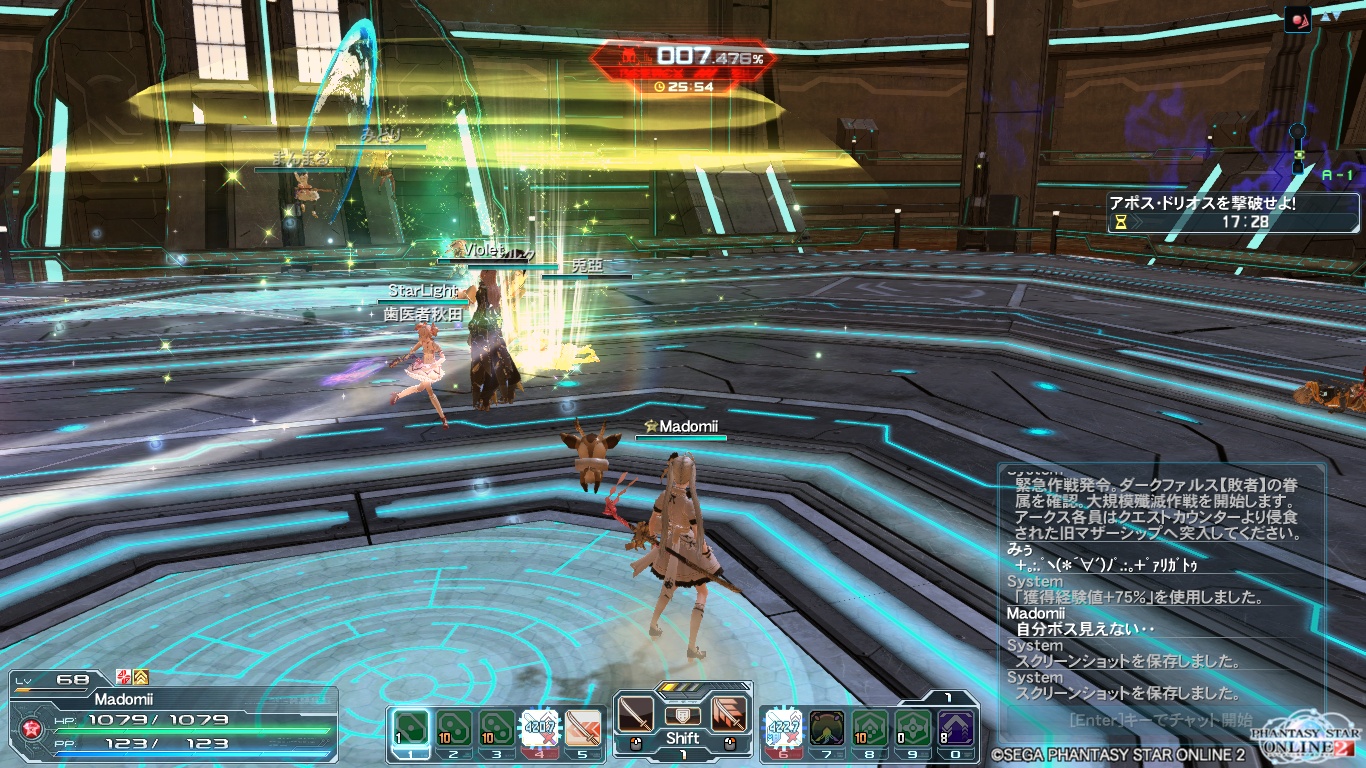Click the A-1 area map marker
The image size is (1366, 768).
pos(1336,174)
